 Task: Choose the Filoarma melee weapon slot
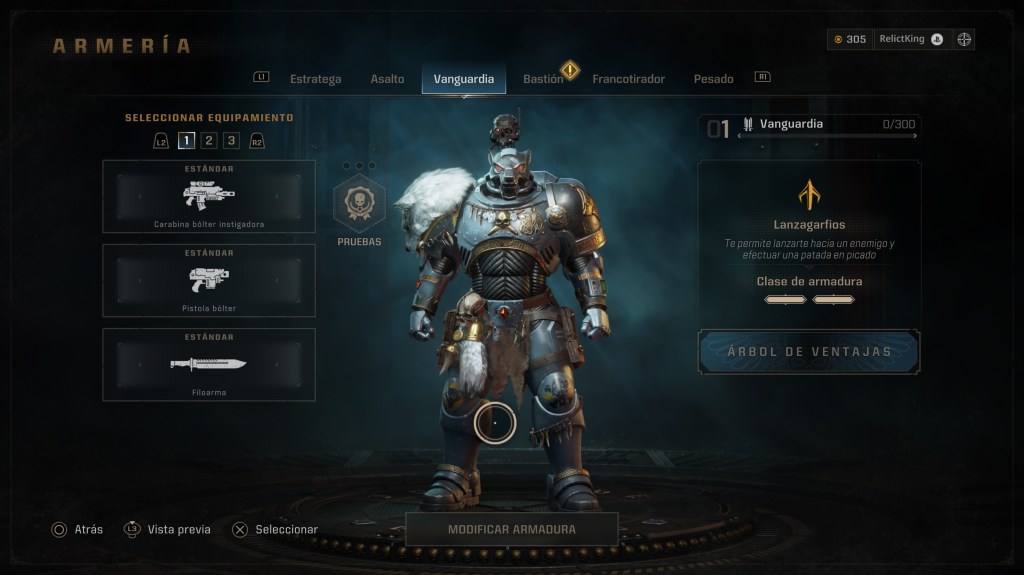point(209,364)
